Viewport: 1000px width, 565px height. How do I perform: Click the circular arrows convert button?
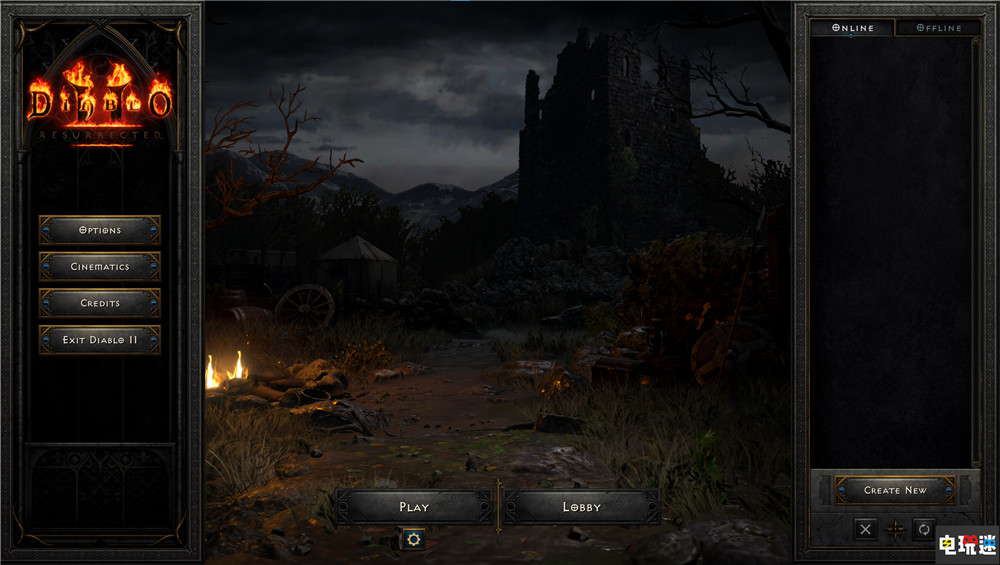(x=924, y=529)
